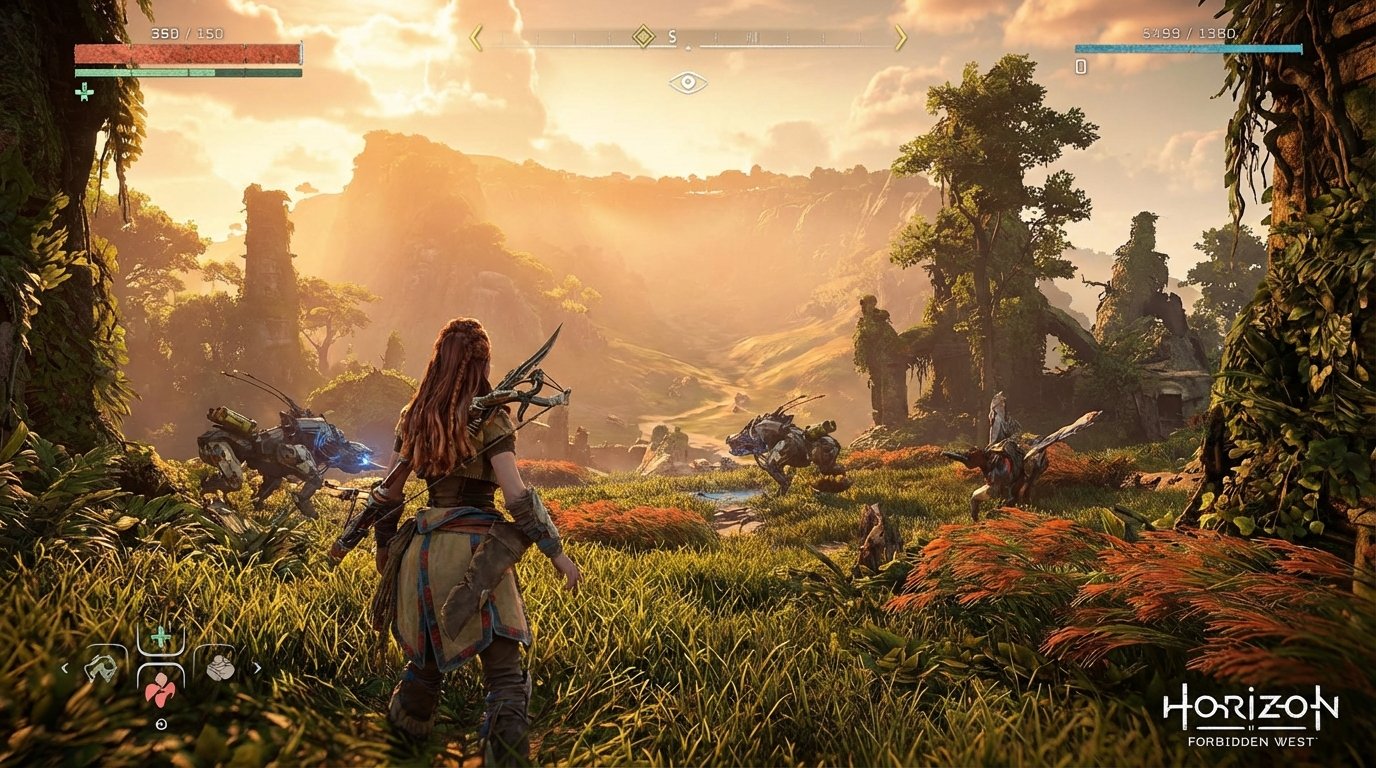Cycle tools with the right arrow of the selector
The image size is (1376, 768).
257,668
